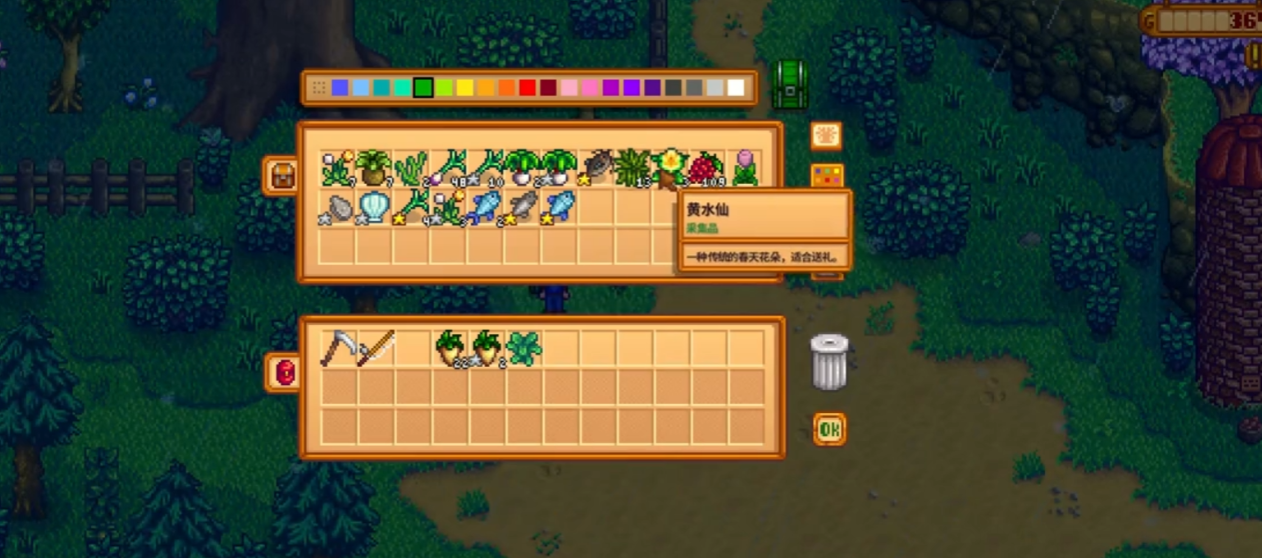Set chest color to dark green swatch
1262x558 pixels.
pyautogui.click(x=423, y=88)
